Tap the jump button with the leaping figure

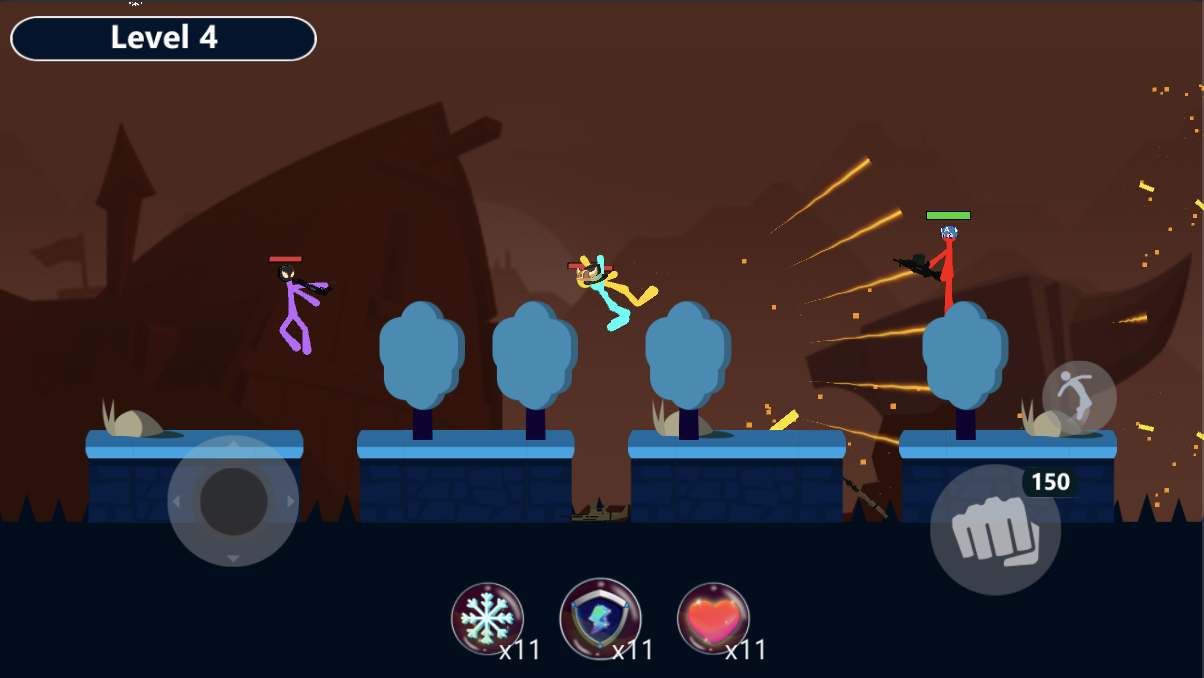pos(1079,398)
